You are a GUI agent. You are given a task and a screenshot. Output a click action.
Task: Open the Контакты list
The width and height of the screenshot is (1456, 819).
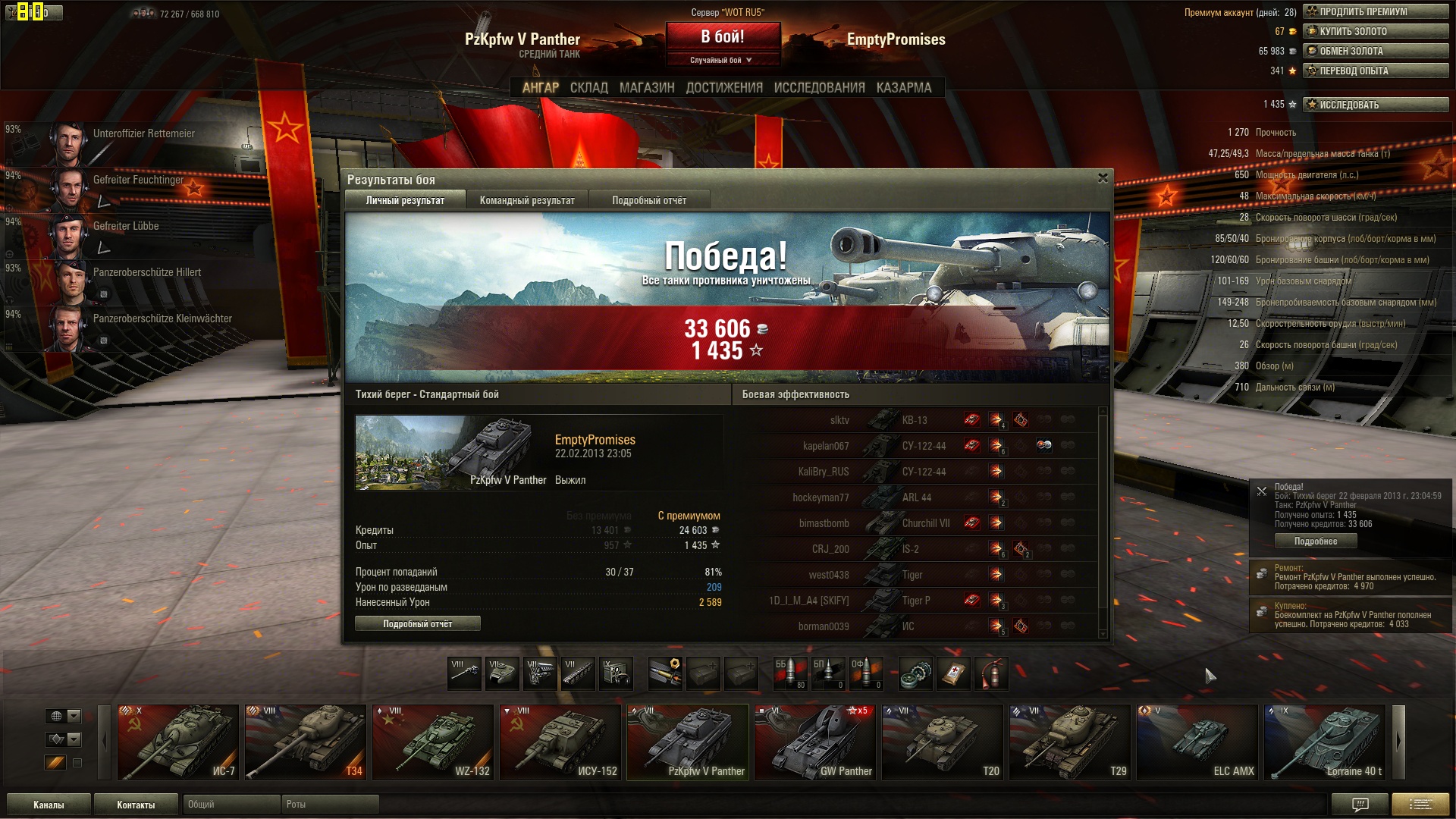tap(136, 805)
